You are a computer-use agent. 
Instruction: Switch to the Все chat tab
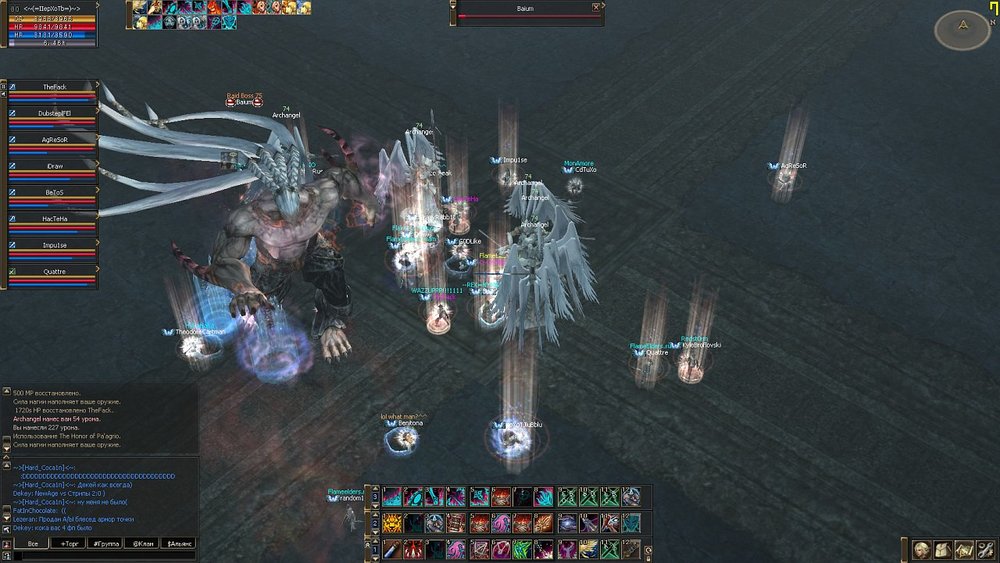click(32, 543)
